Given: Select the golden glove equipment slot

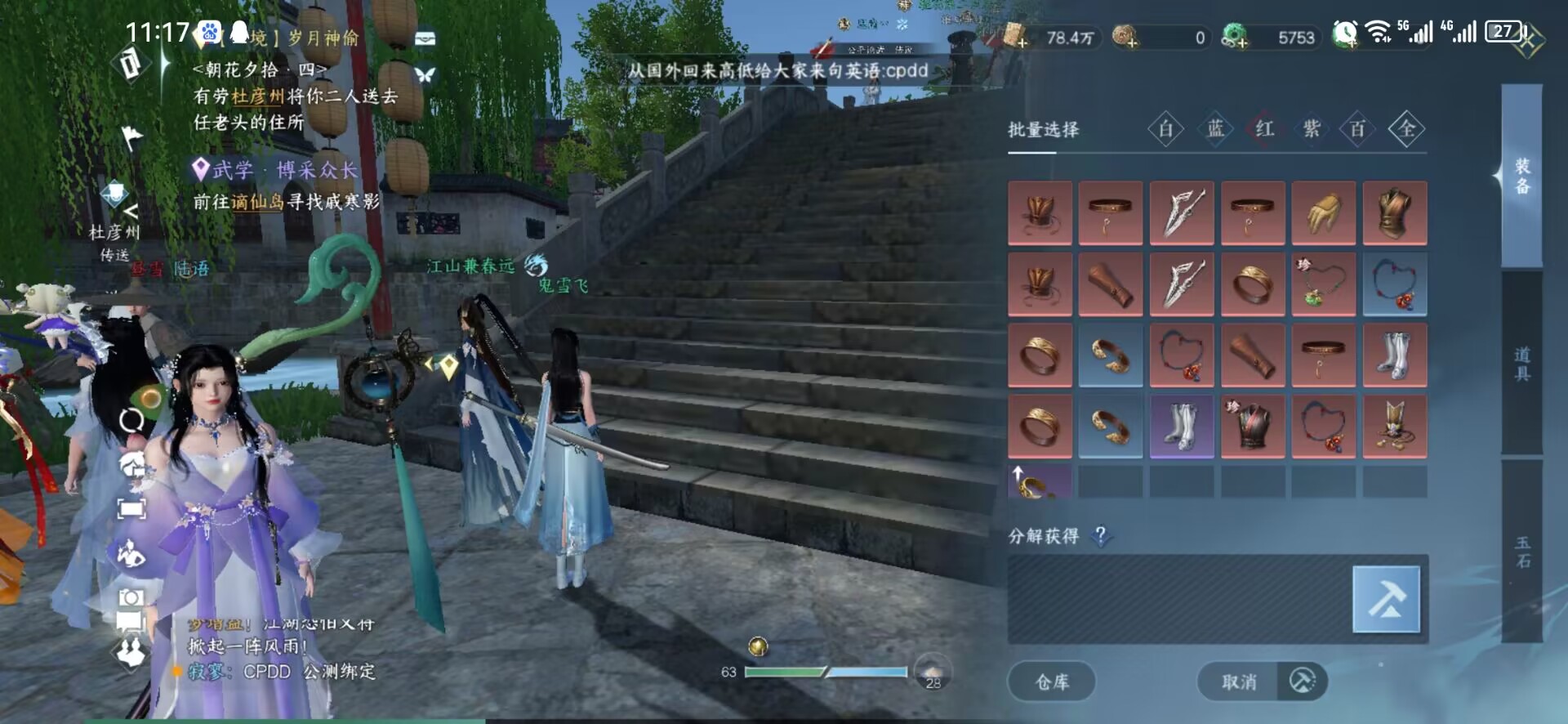Looking at the screenshot, I should (x=1324, y=213).
